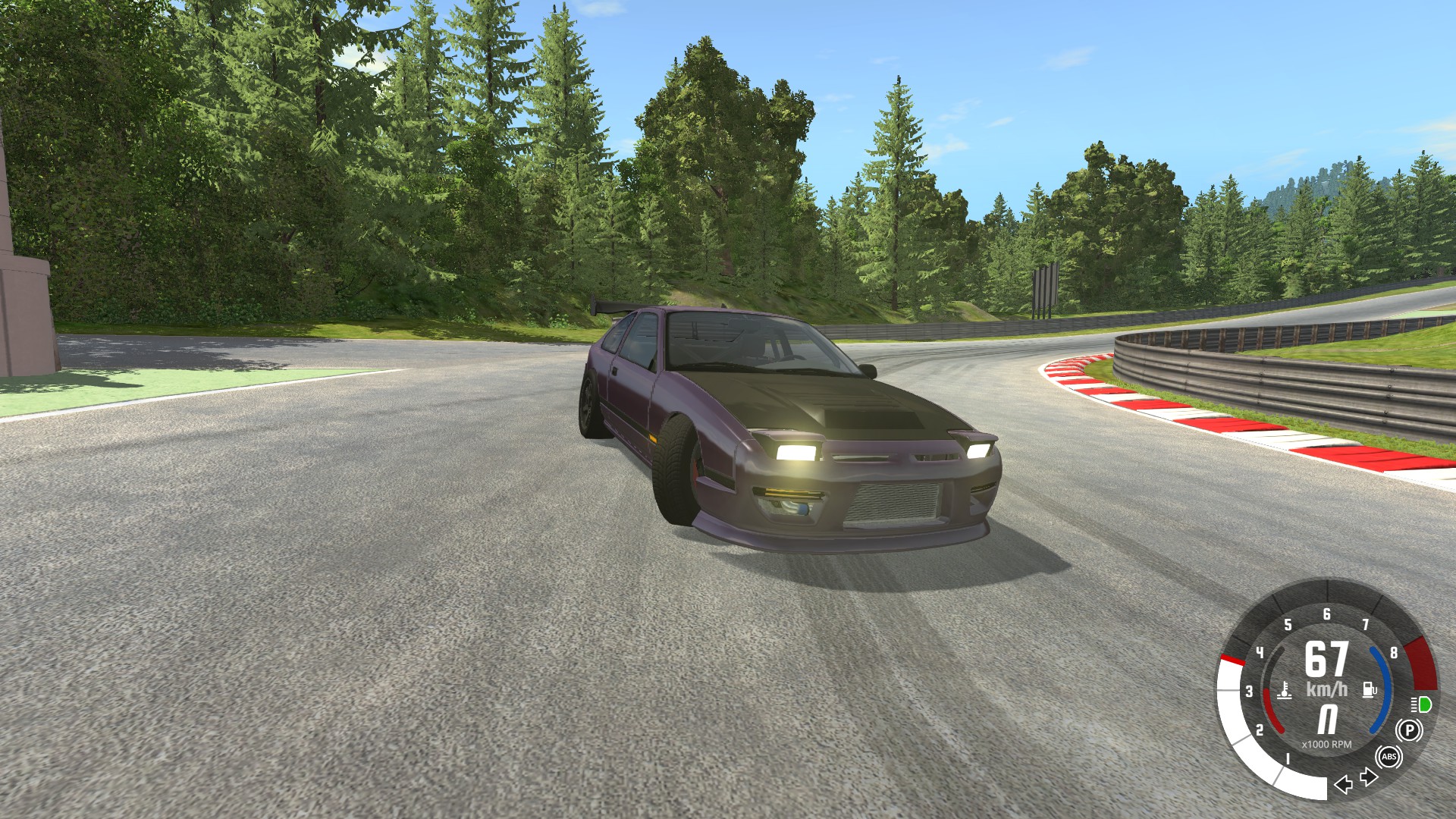Toggle the parking brake via its P symbol
The image size is (1456, 819).
[1410, 729]
